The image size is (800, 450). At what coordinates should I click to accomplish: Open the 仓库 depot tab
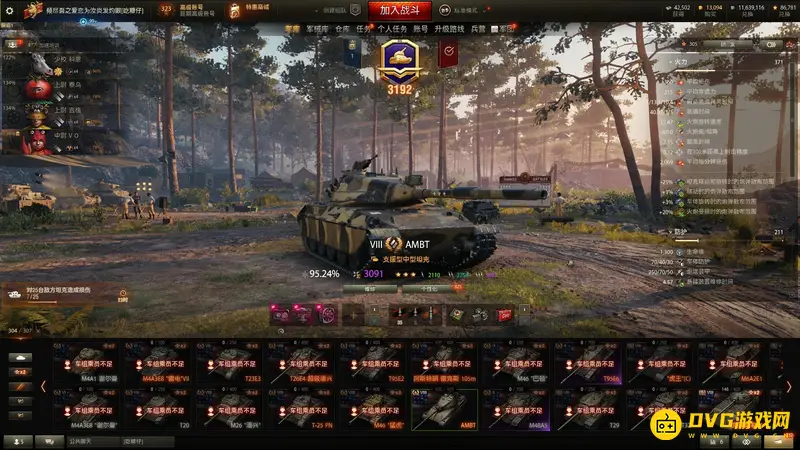click(343, 30)
